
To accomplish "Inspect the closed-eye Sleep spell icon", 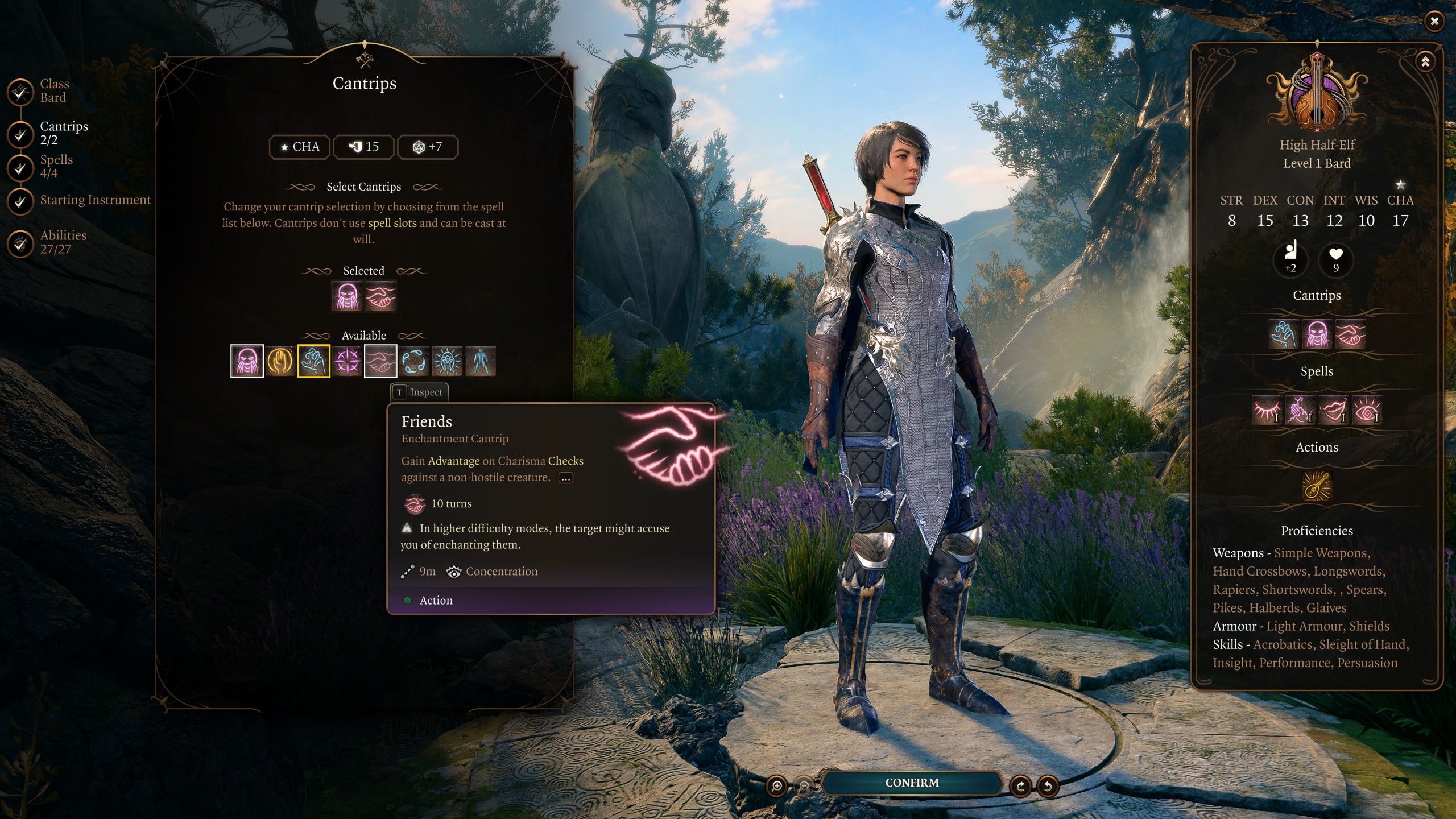I will [x=1267, y=409].
